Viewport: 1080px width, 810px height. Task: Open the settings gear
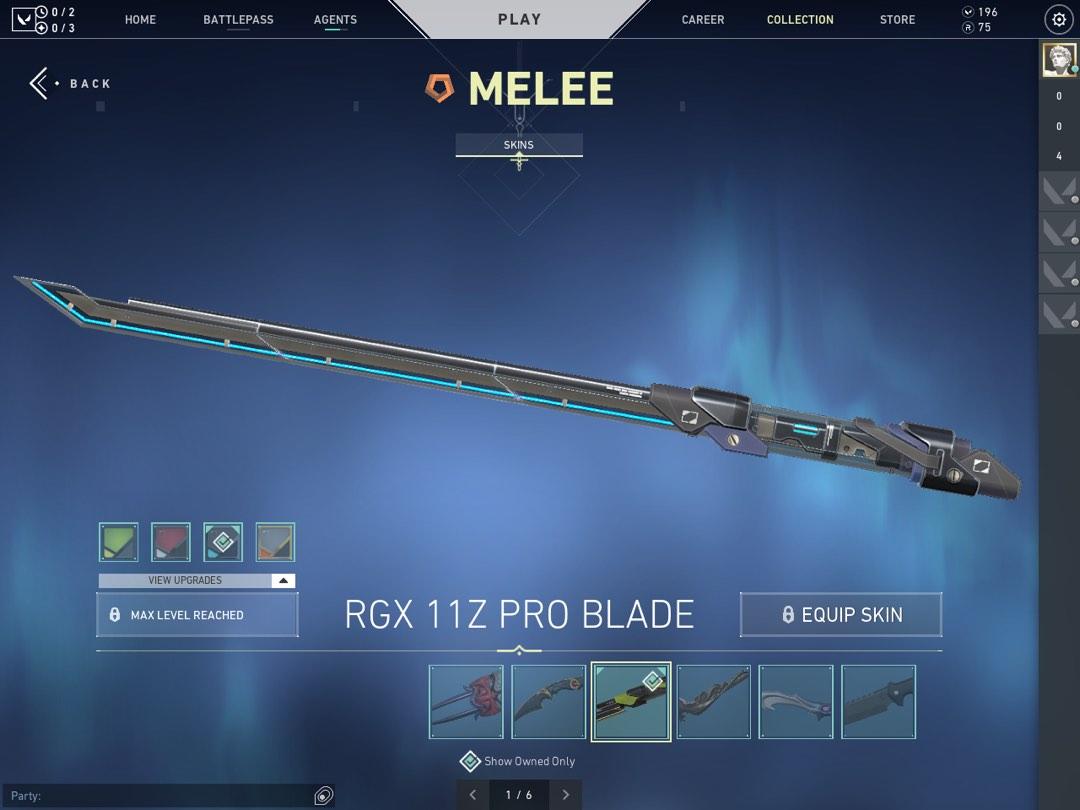click(1059, 20)
